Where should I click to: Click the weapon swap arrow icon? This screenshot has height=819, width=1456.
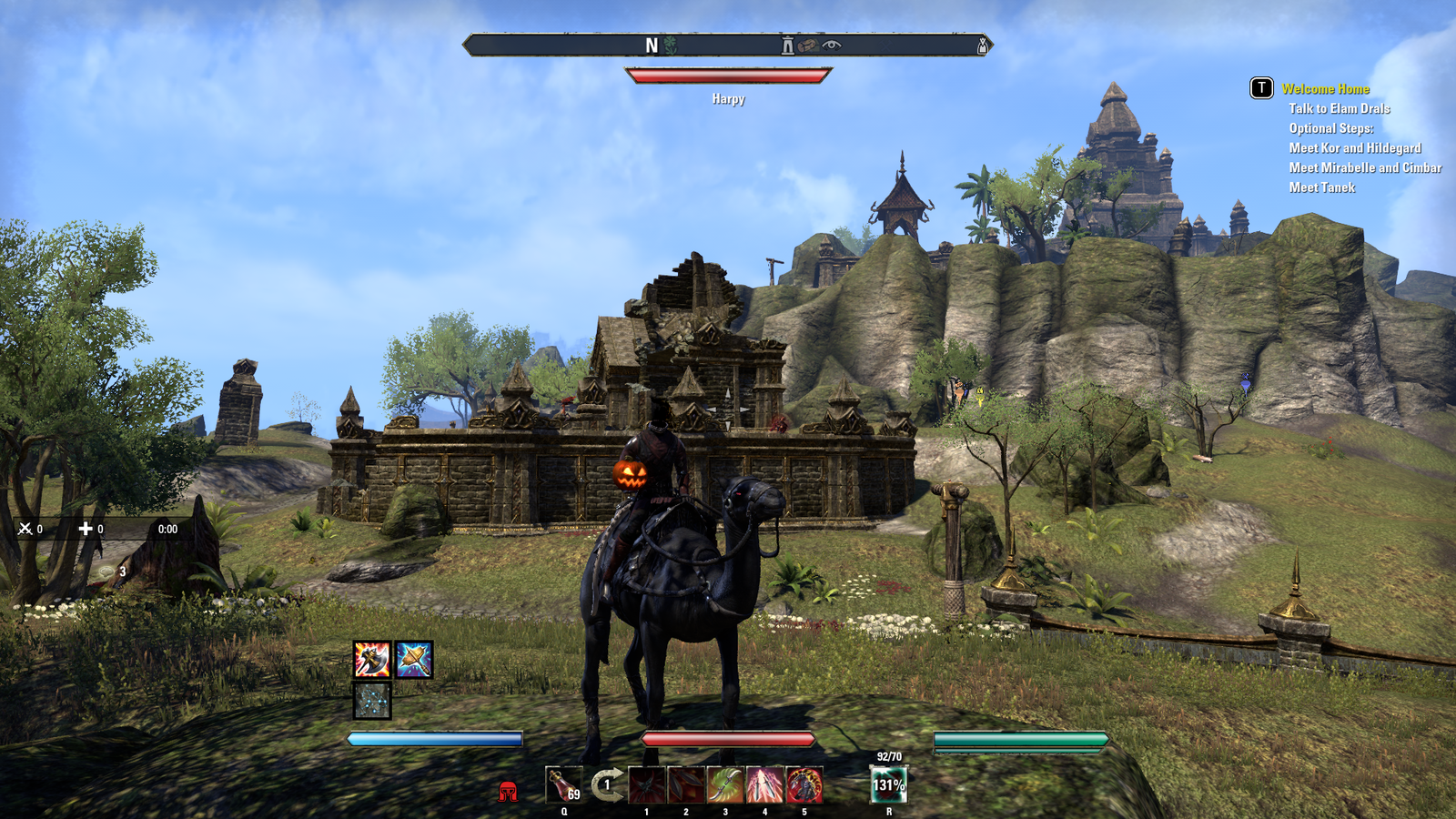pyautogui.click(x=606, y=784)
